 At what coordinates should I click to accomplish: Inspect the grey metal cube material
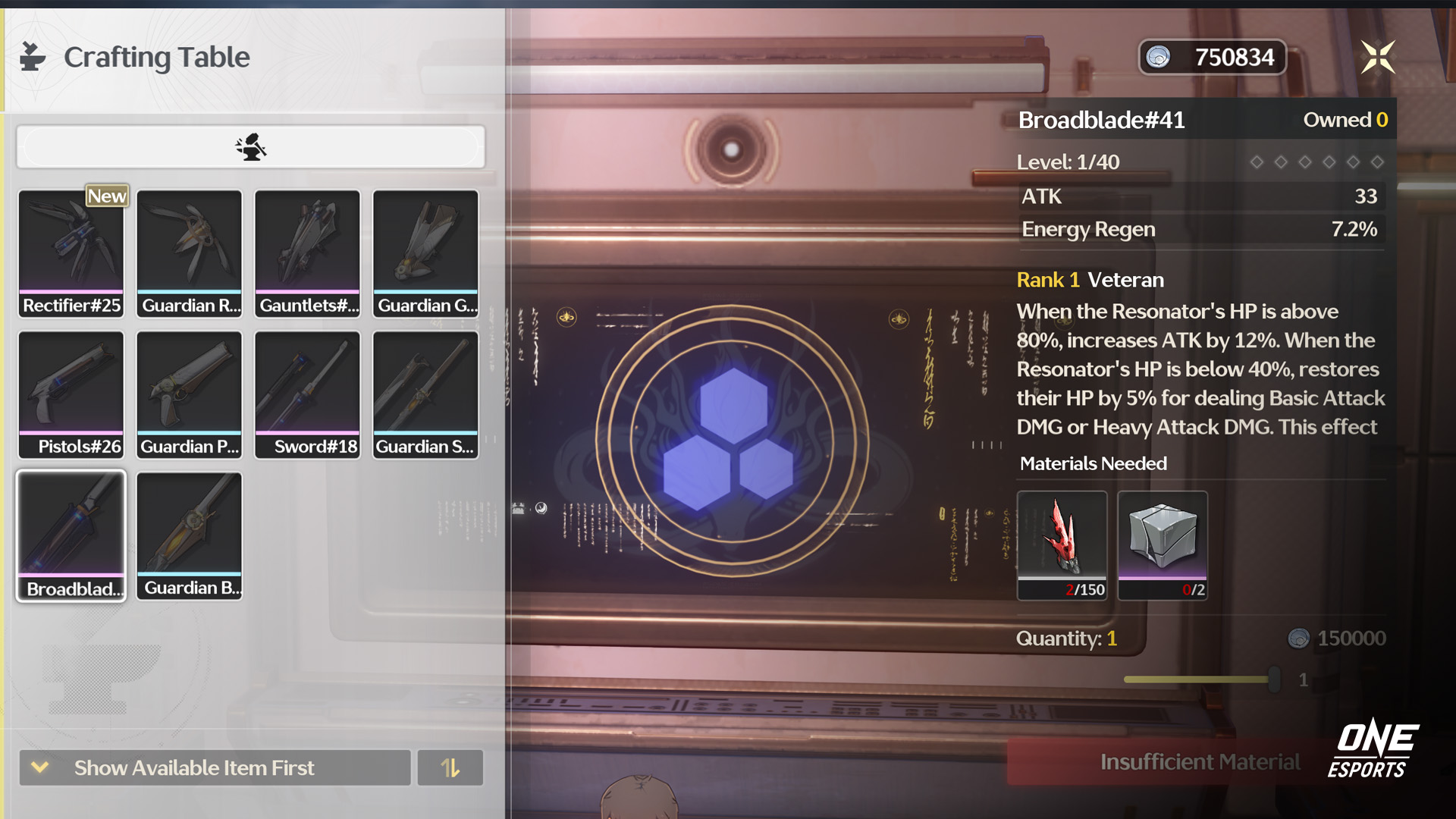1163,544
